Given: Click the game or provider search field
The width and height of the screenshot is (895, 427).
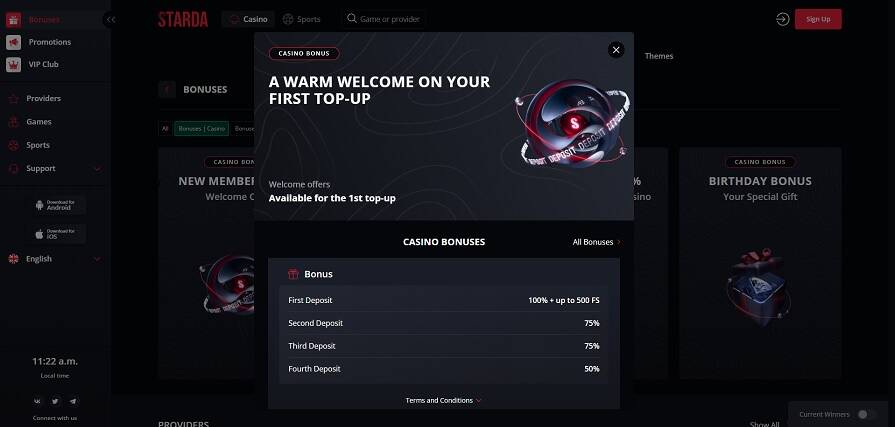Looking at the screenshot, I should (x=383, y=19).
